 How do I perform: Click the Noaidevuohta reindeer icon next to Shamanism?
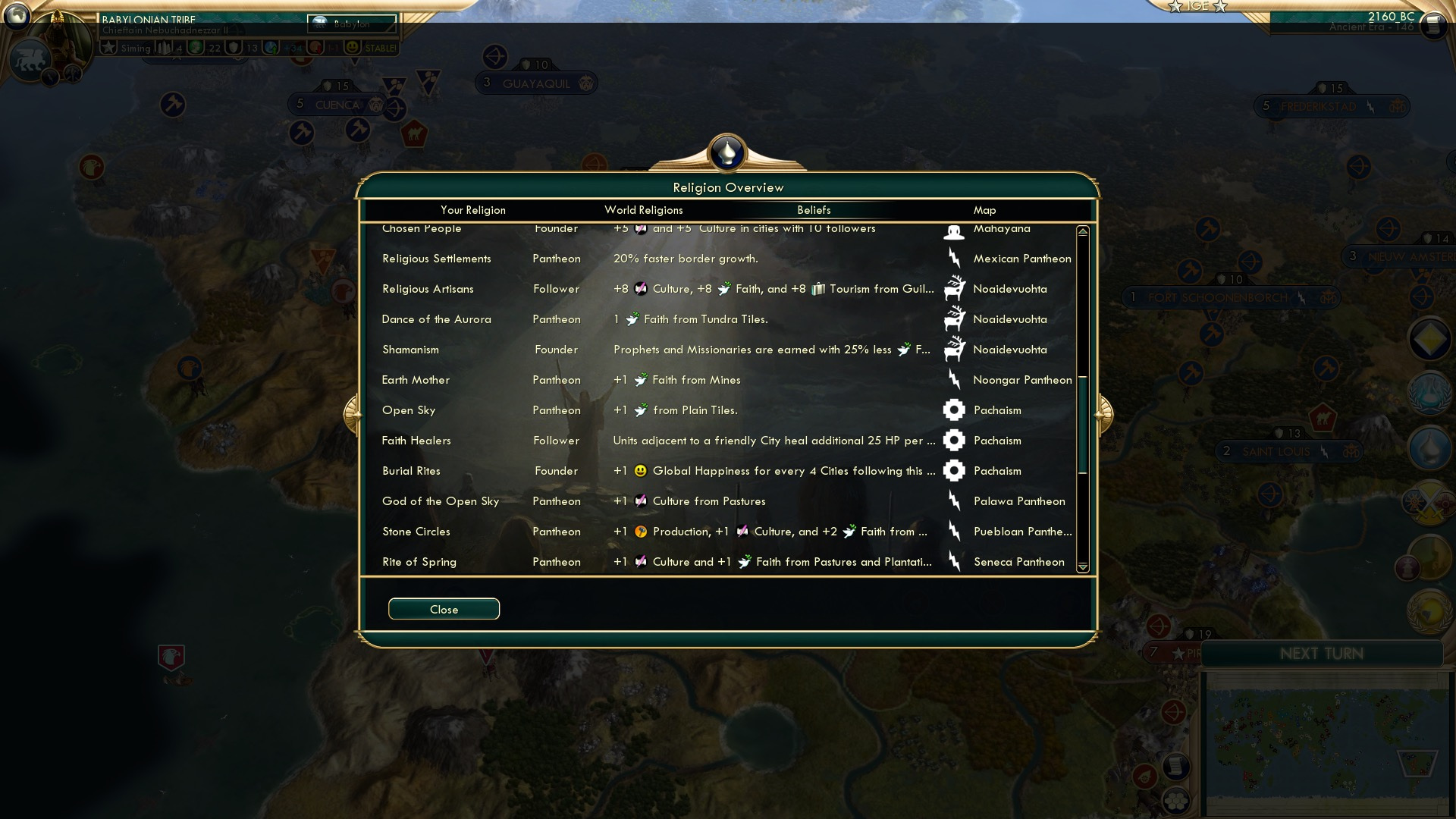pyautogui.click(x=954, y=350)
